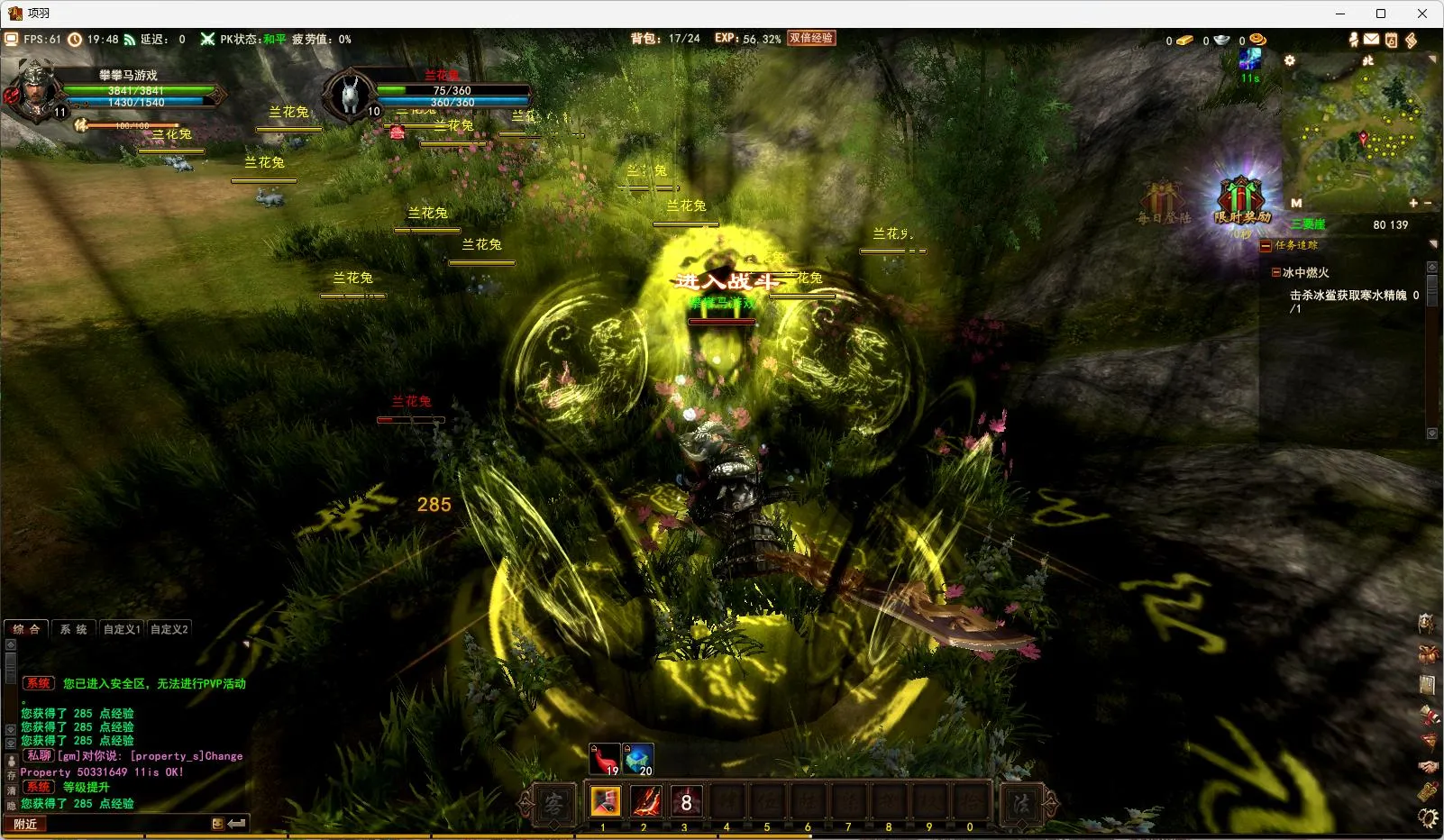This screenshot has height=840, width=1444.
Task: Open the 限时奖励 timed reward gift
Action: coord(1241,200)
